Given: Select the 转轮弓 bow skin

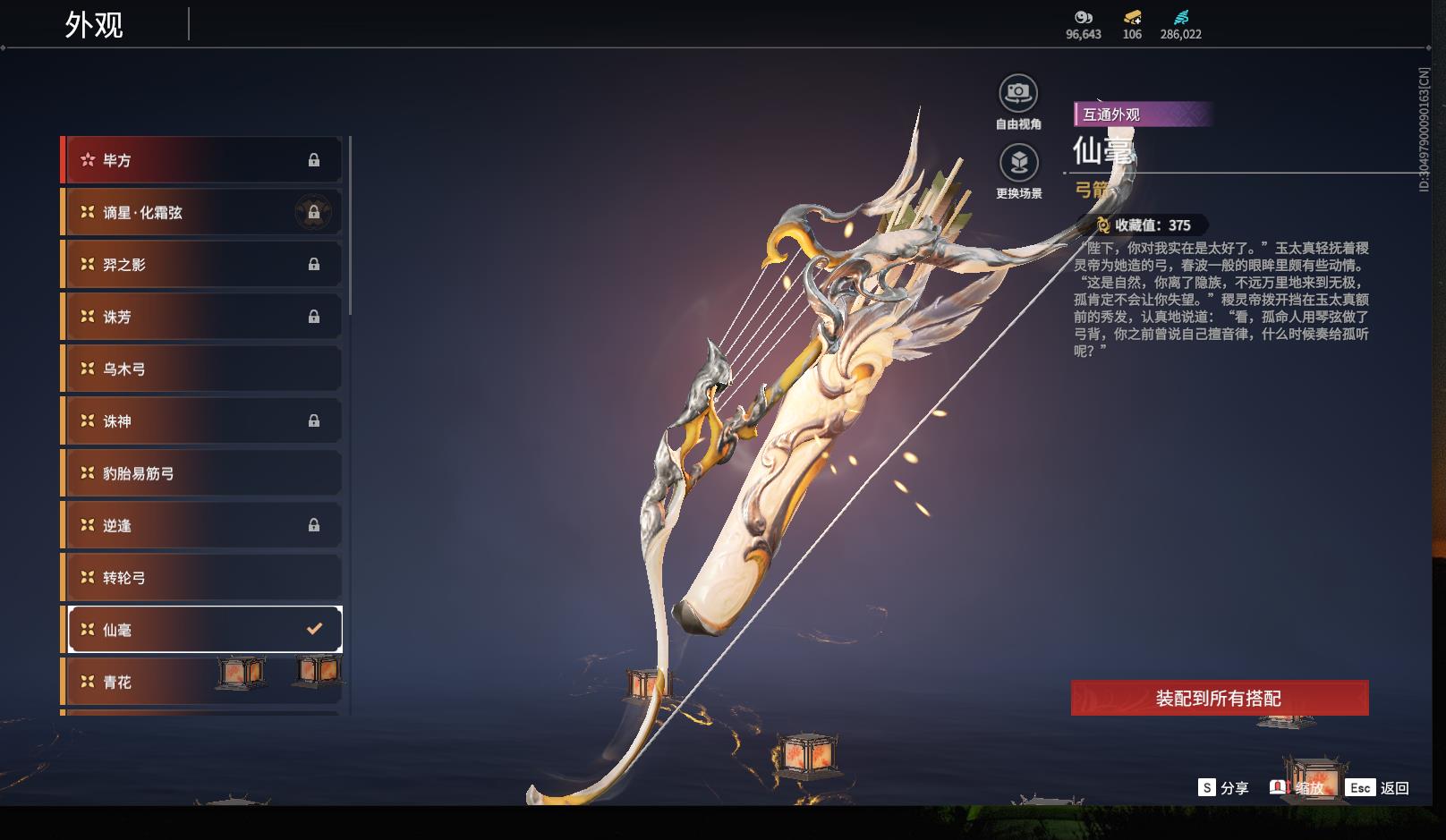Looking at the screenshot, I should pos(202,577).
